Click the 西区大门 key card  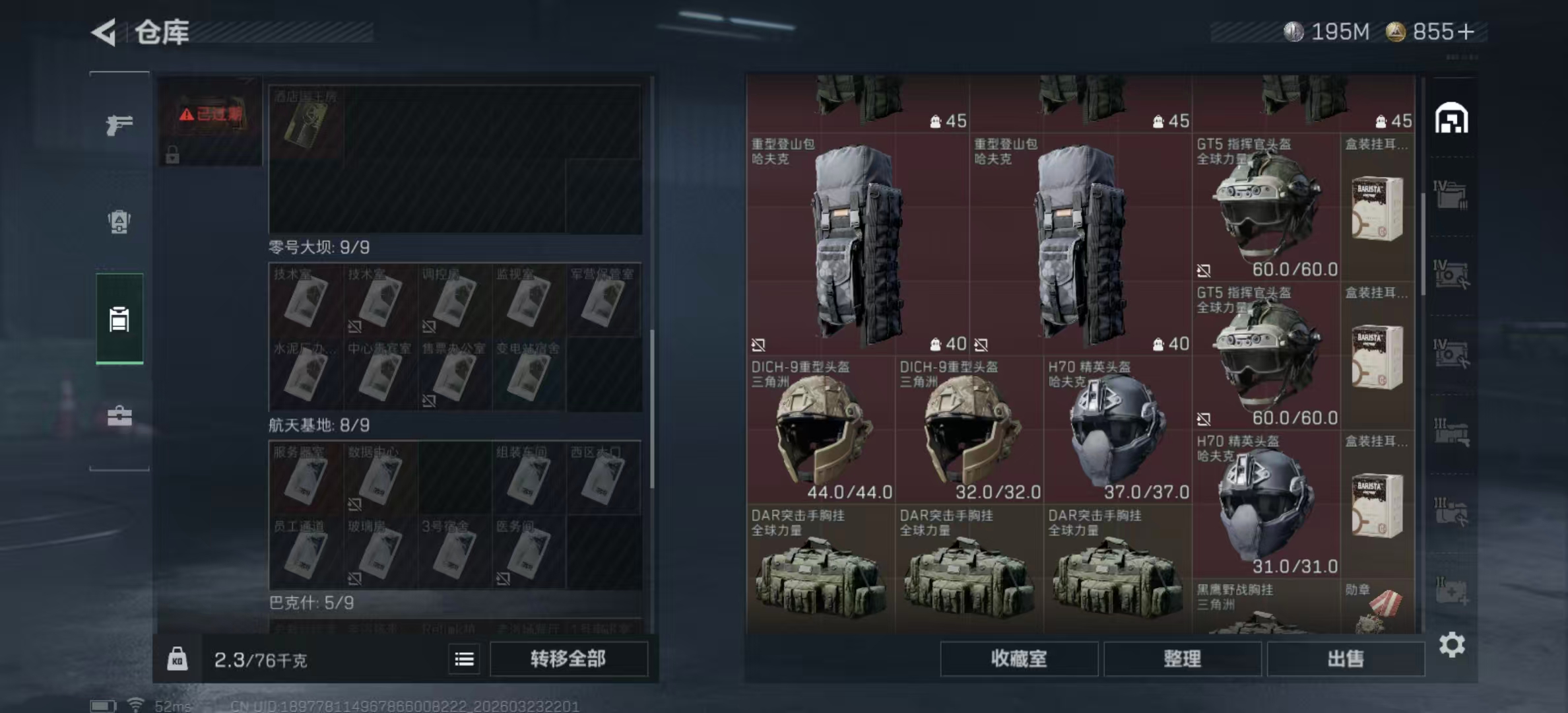click(x=603, y=478)
